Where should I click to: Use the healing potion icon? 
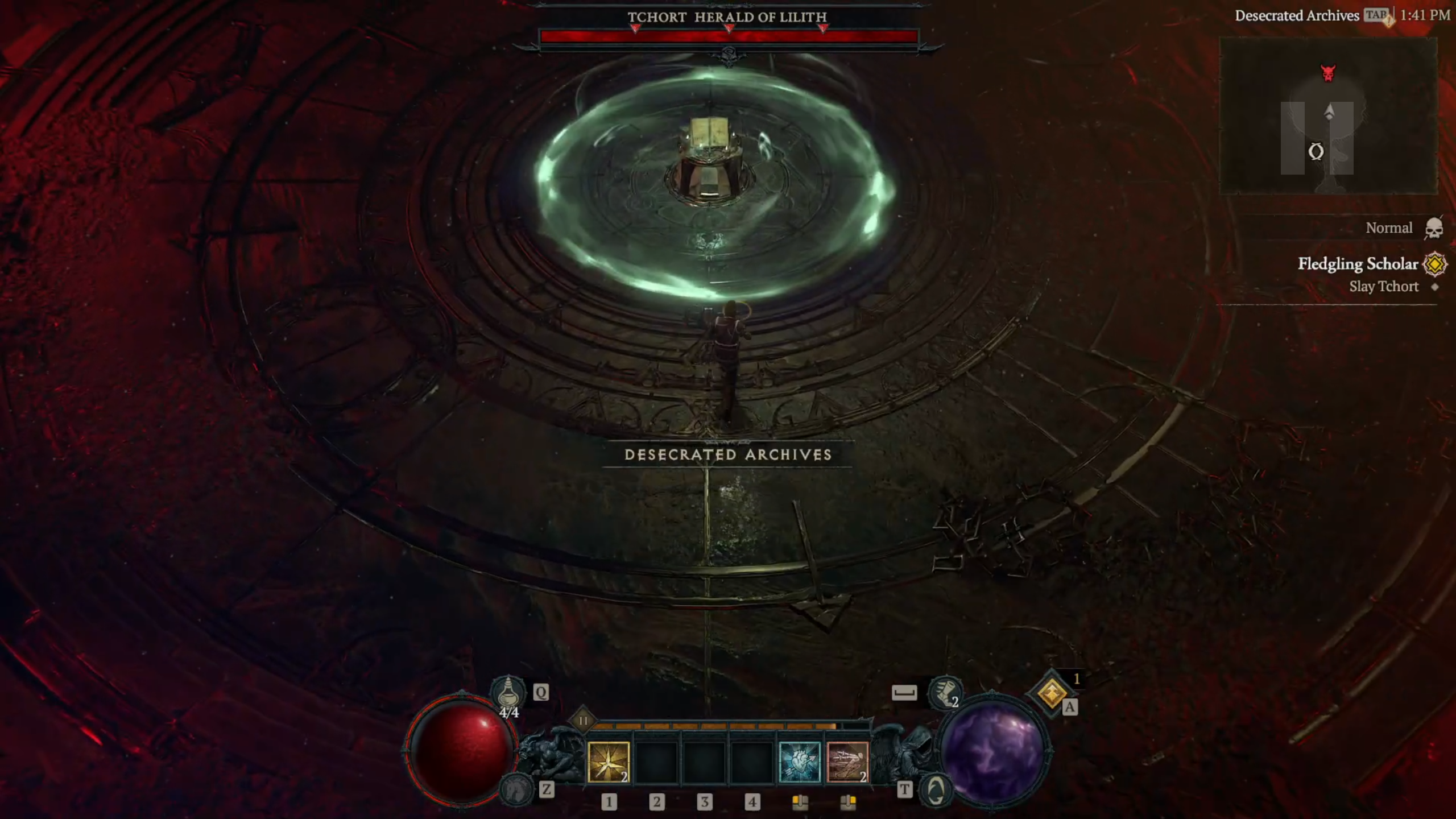[508, 693]
